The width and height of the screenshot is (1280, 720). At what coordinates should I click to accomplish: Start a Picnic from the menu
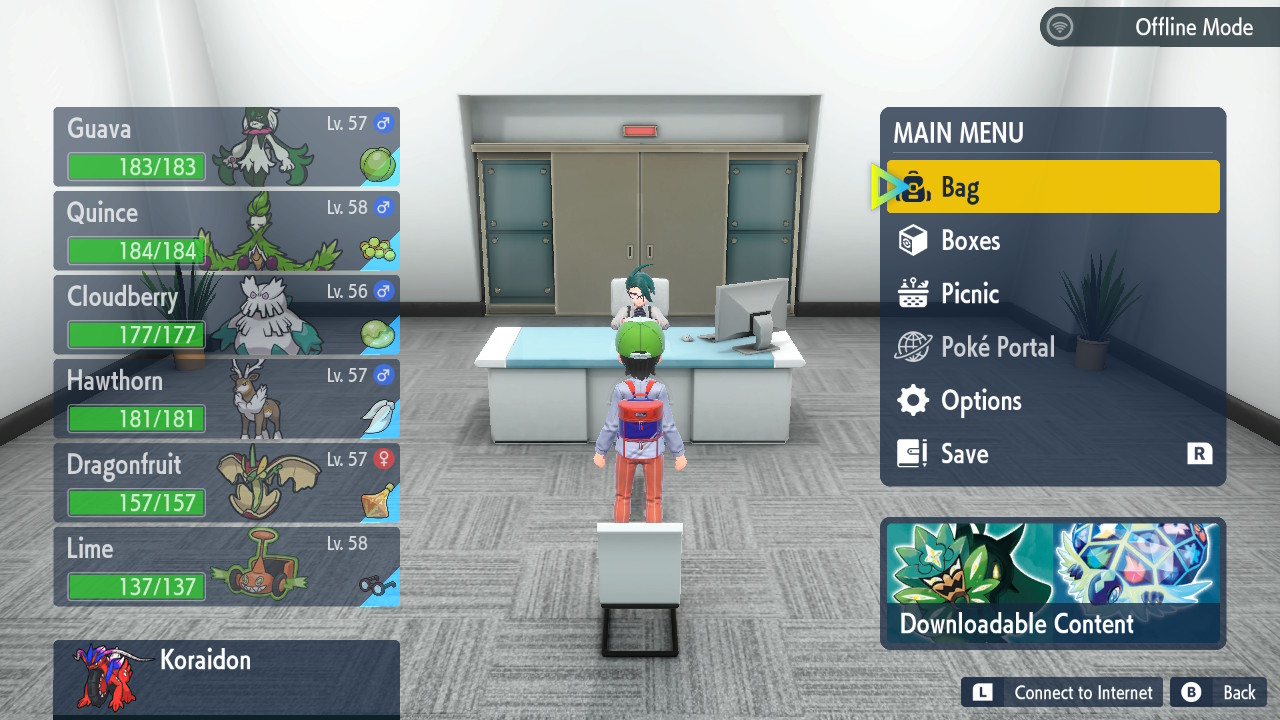click(1052, 293)
